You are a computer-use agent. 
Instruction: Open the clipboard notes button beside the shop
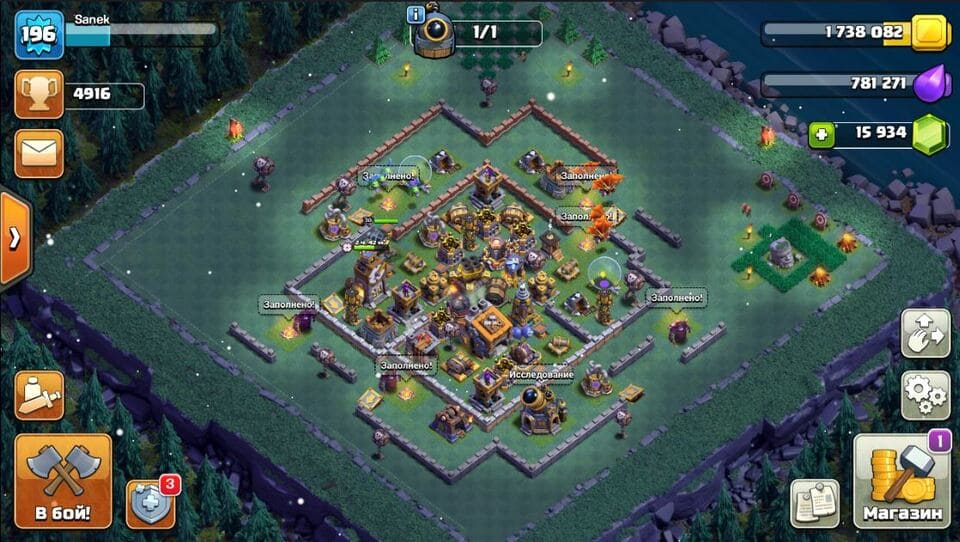[x=815, y=503]
